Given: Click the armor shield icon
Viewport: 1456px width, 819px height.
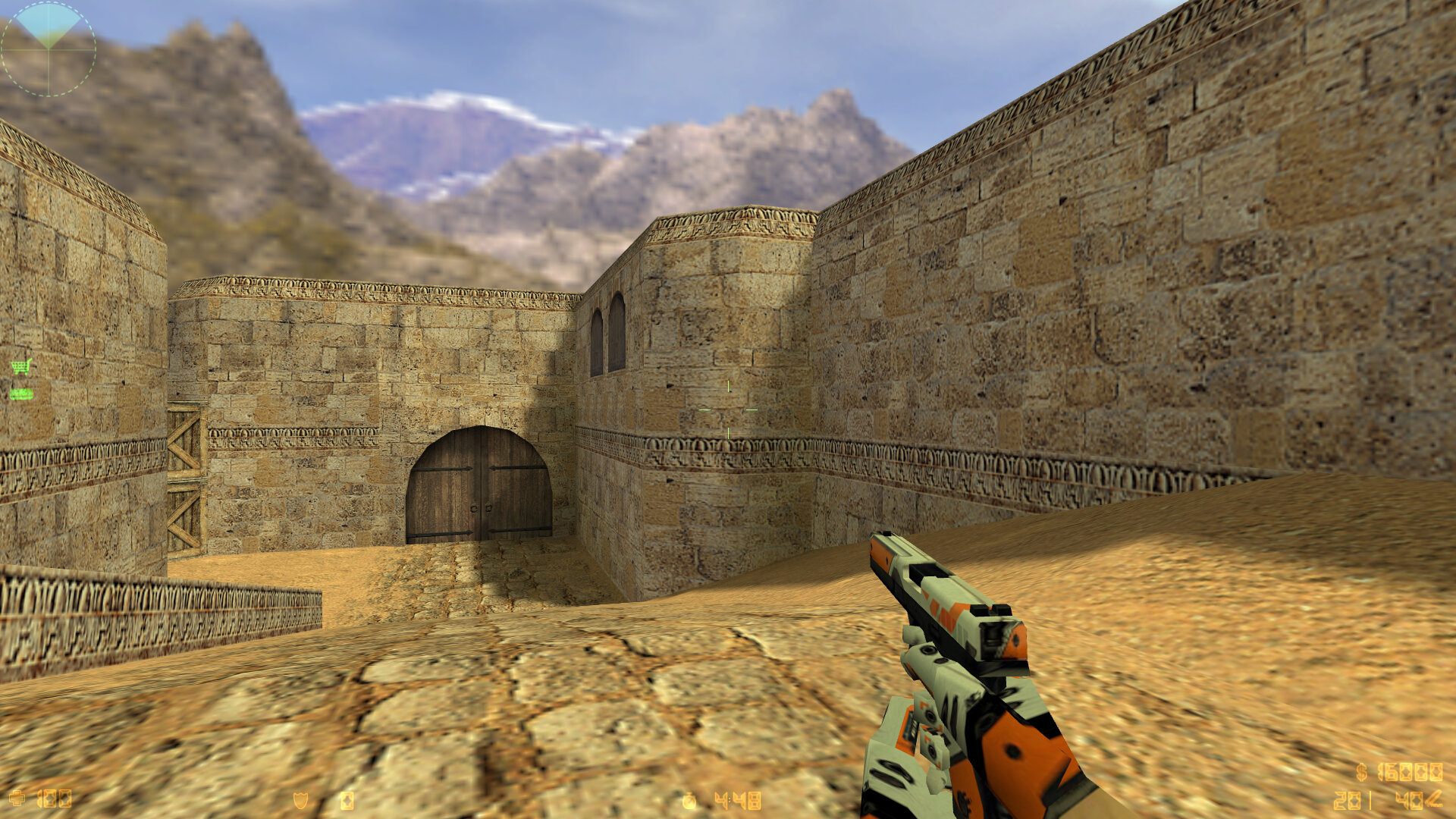Looking at the screenshot, I should pos(300,800).
